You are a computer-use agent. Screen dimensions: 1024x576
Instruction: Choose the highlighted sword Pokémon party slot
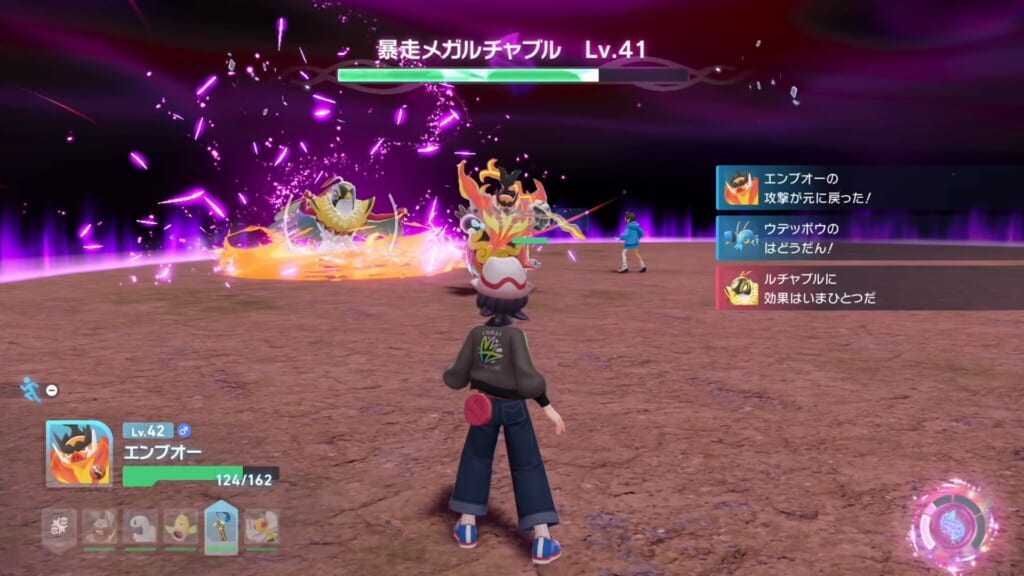(x=220, y=526)
